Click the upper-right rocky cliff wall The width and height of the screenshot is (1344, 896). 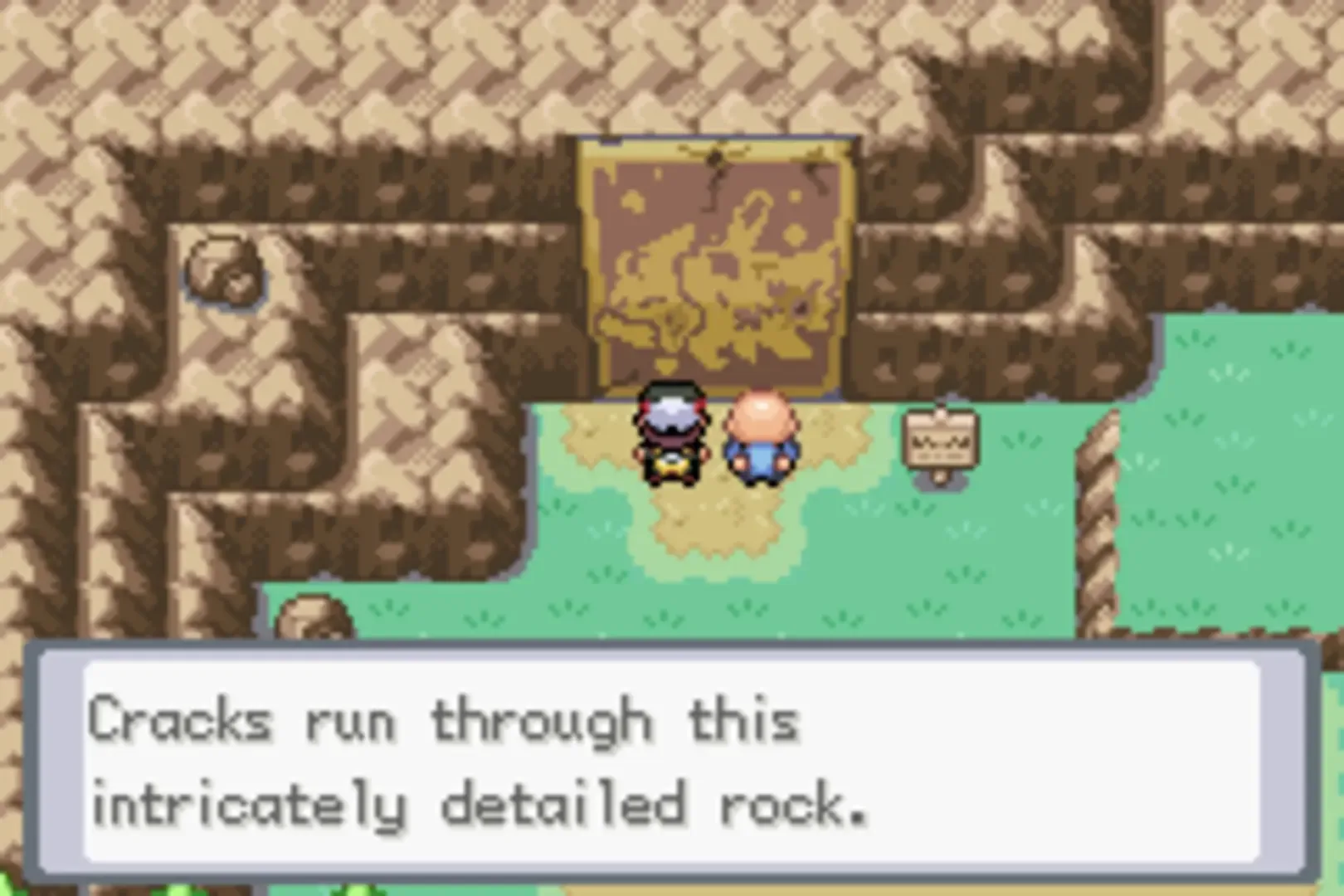click(1203, 100)
